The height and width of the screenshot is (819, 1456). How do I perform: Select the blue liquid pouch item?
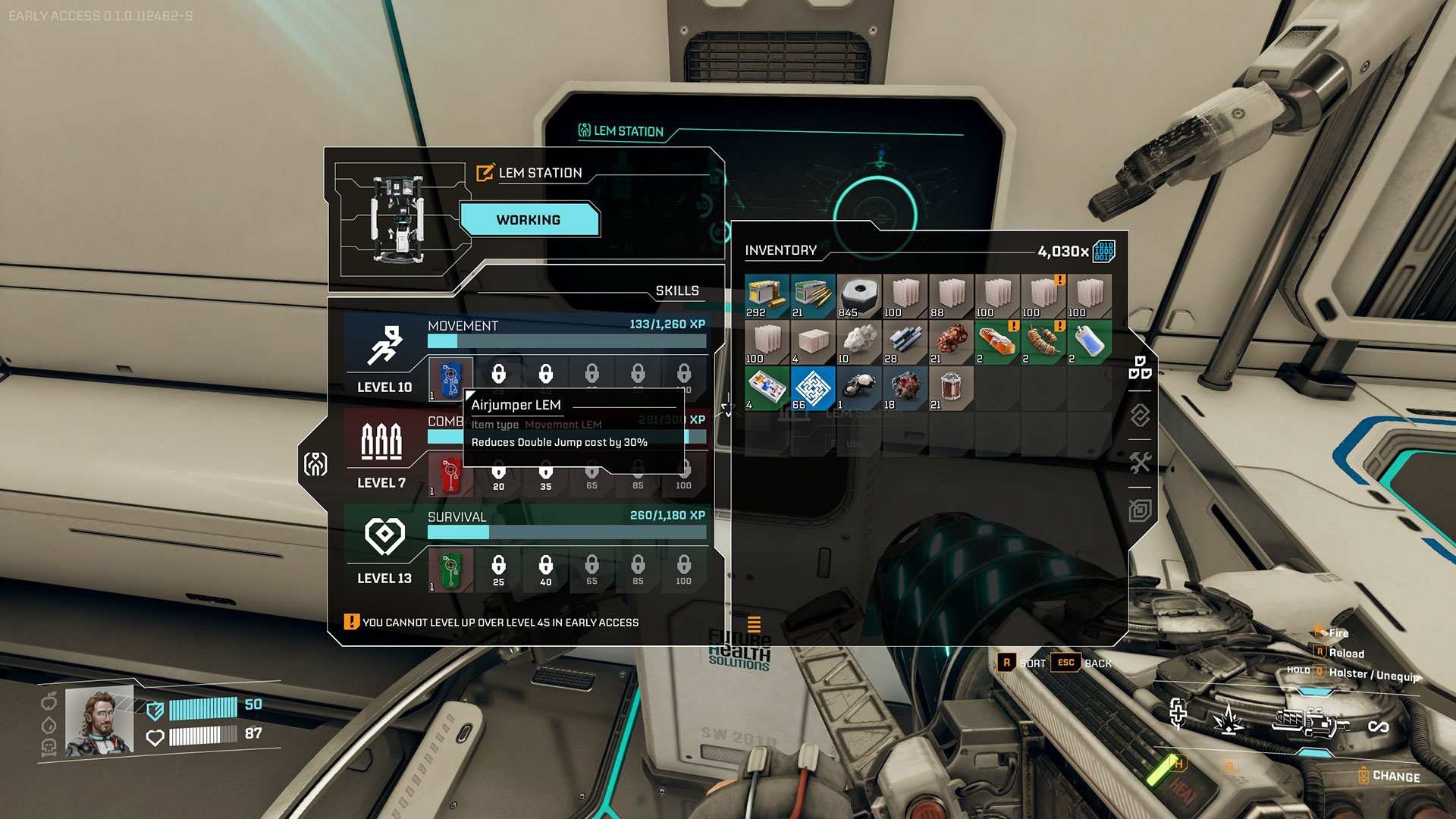(1089, 342)
